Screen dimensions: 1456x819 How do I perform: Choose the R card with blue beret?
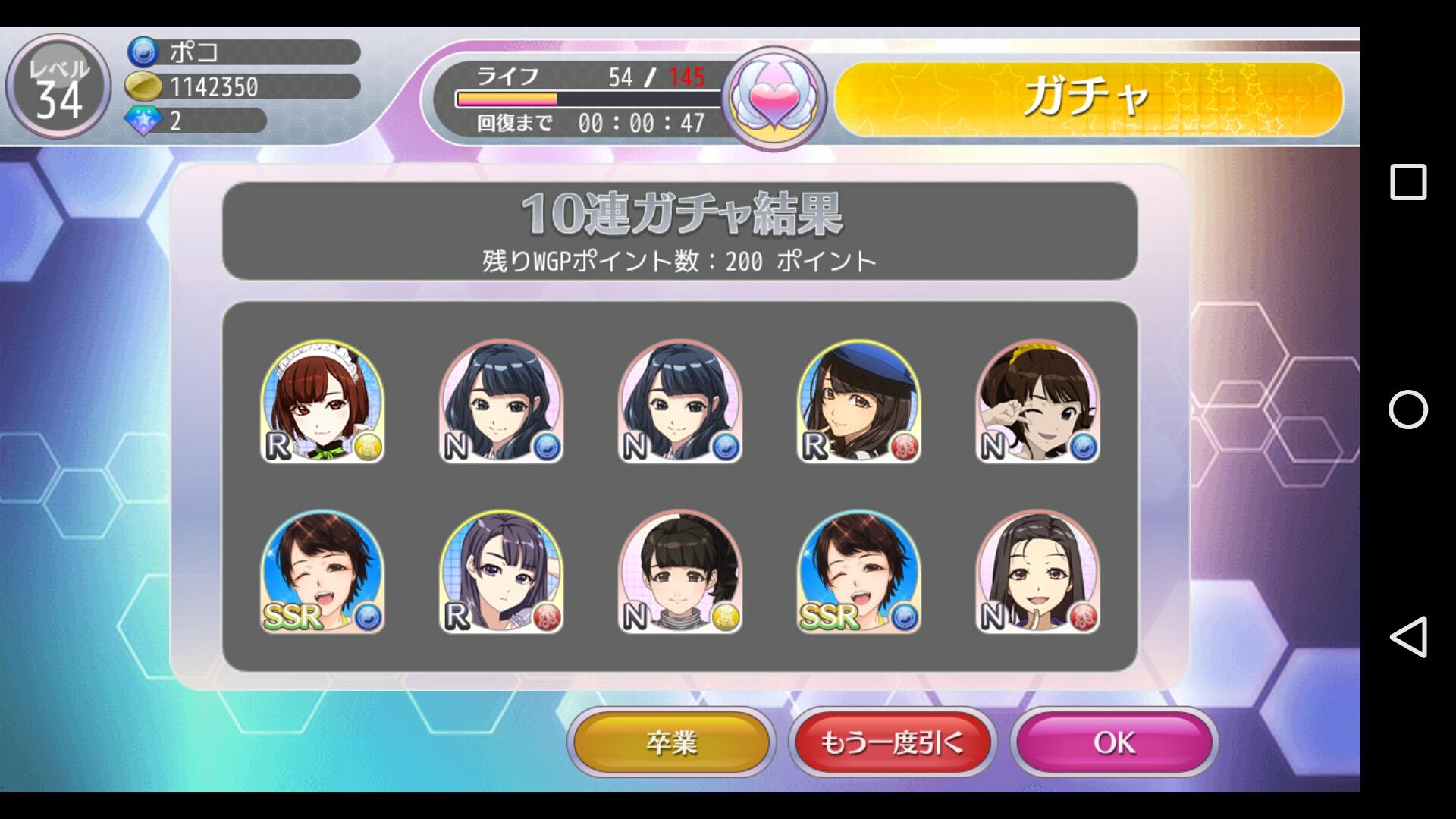(x=858, y=402)
